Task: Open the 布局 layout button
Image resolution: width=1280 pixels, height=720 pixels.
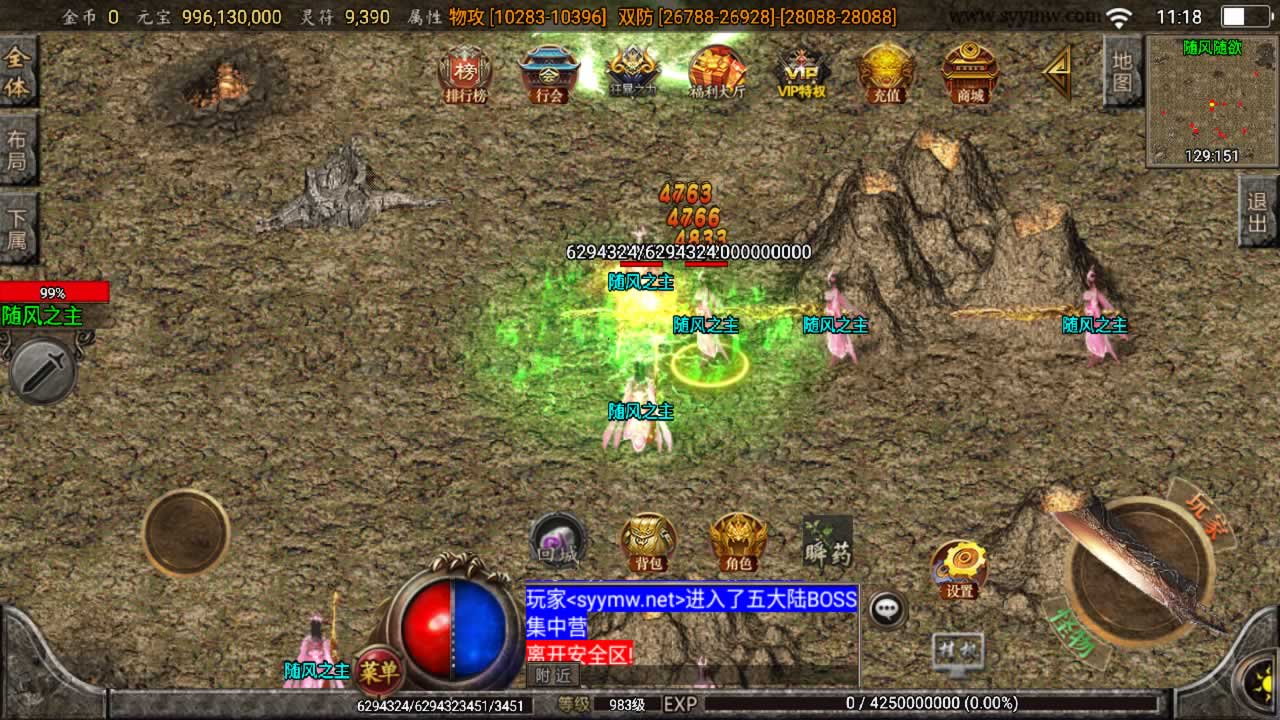Action: point(18,149)
